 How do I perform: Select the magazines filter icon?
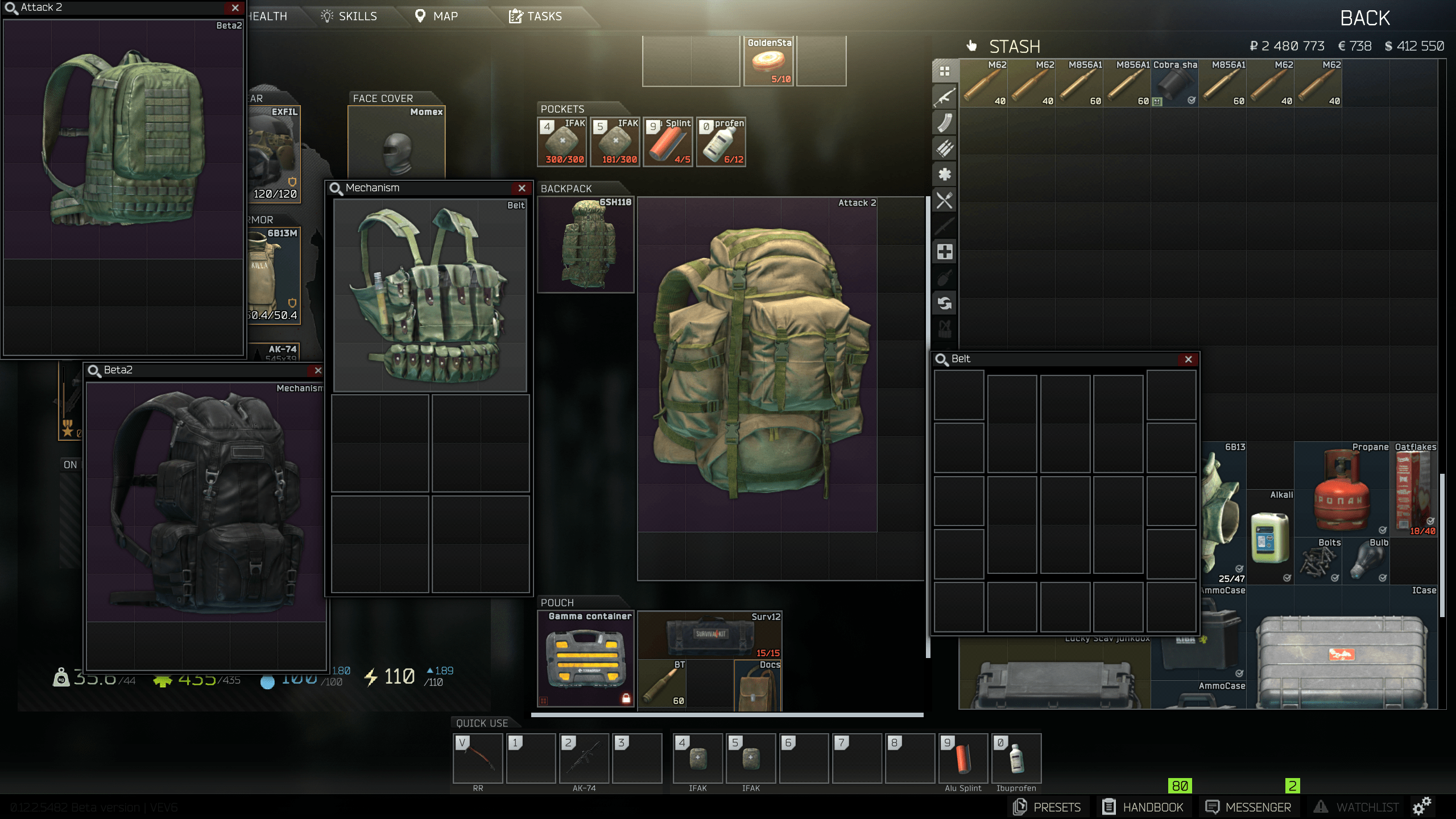pyautogui.click(x=944, y=123)
